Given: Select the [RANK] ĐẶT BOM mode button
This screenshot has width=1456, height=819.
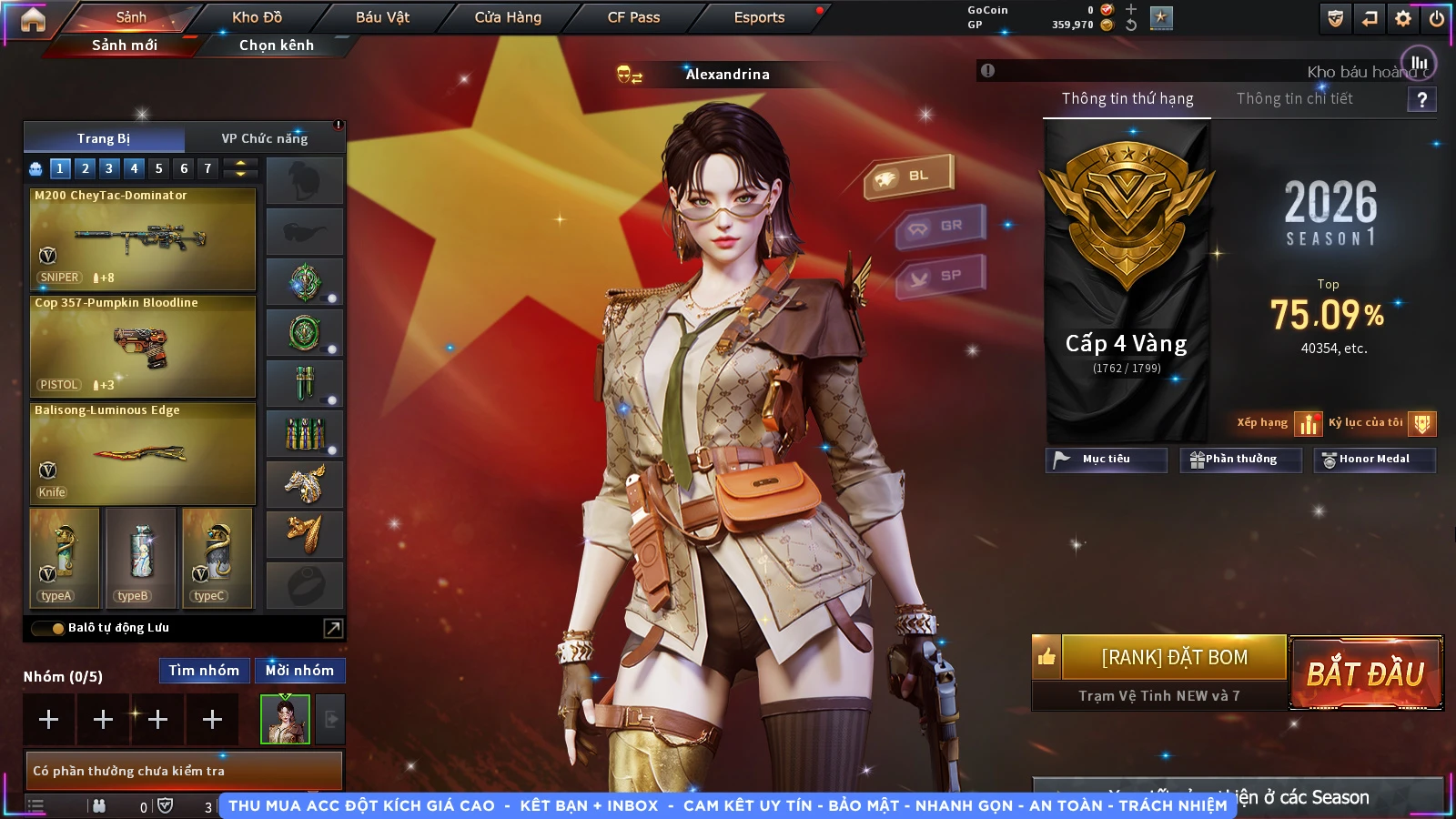Looking at the screenshot, I should point(1174,657).
